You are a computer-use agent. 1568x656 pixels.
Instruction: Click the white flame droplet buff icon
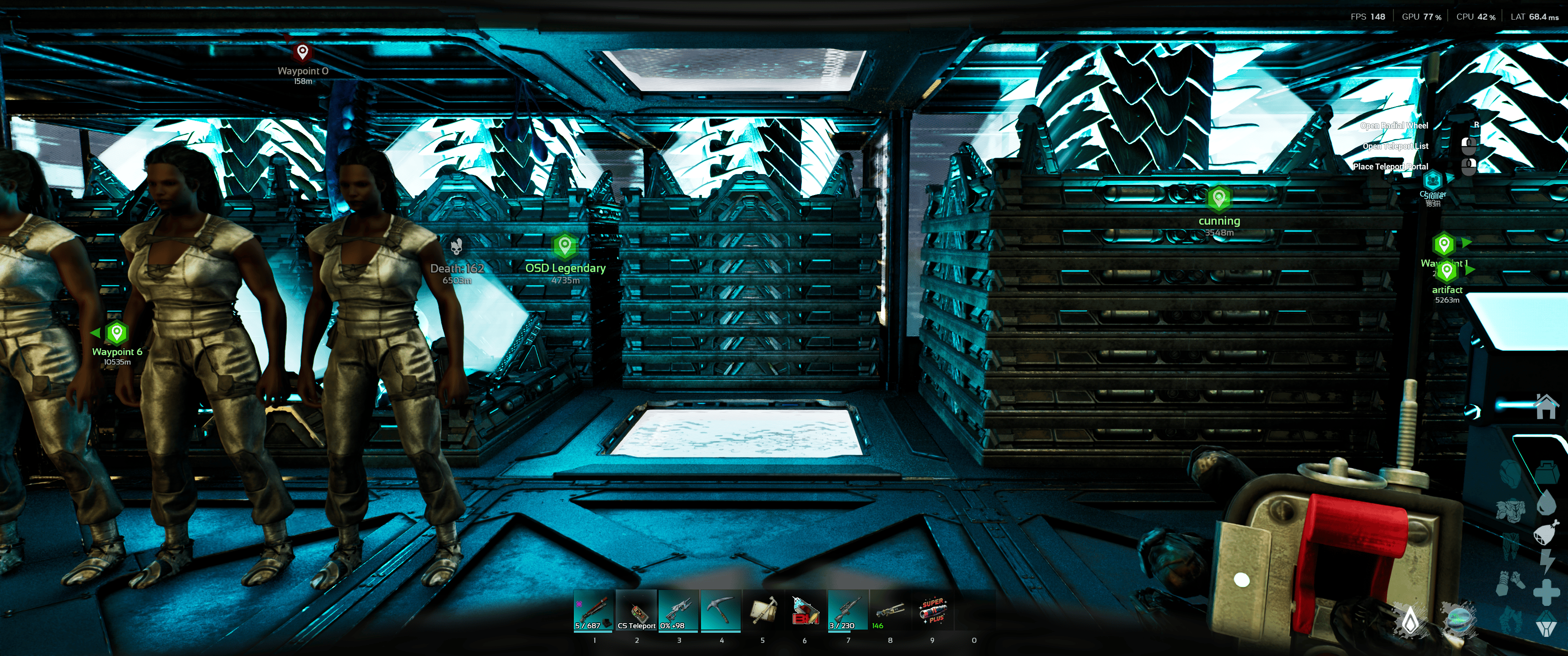[1410, 621]
